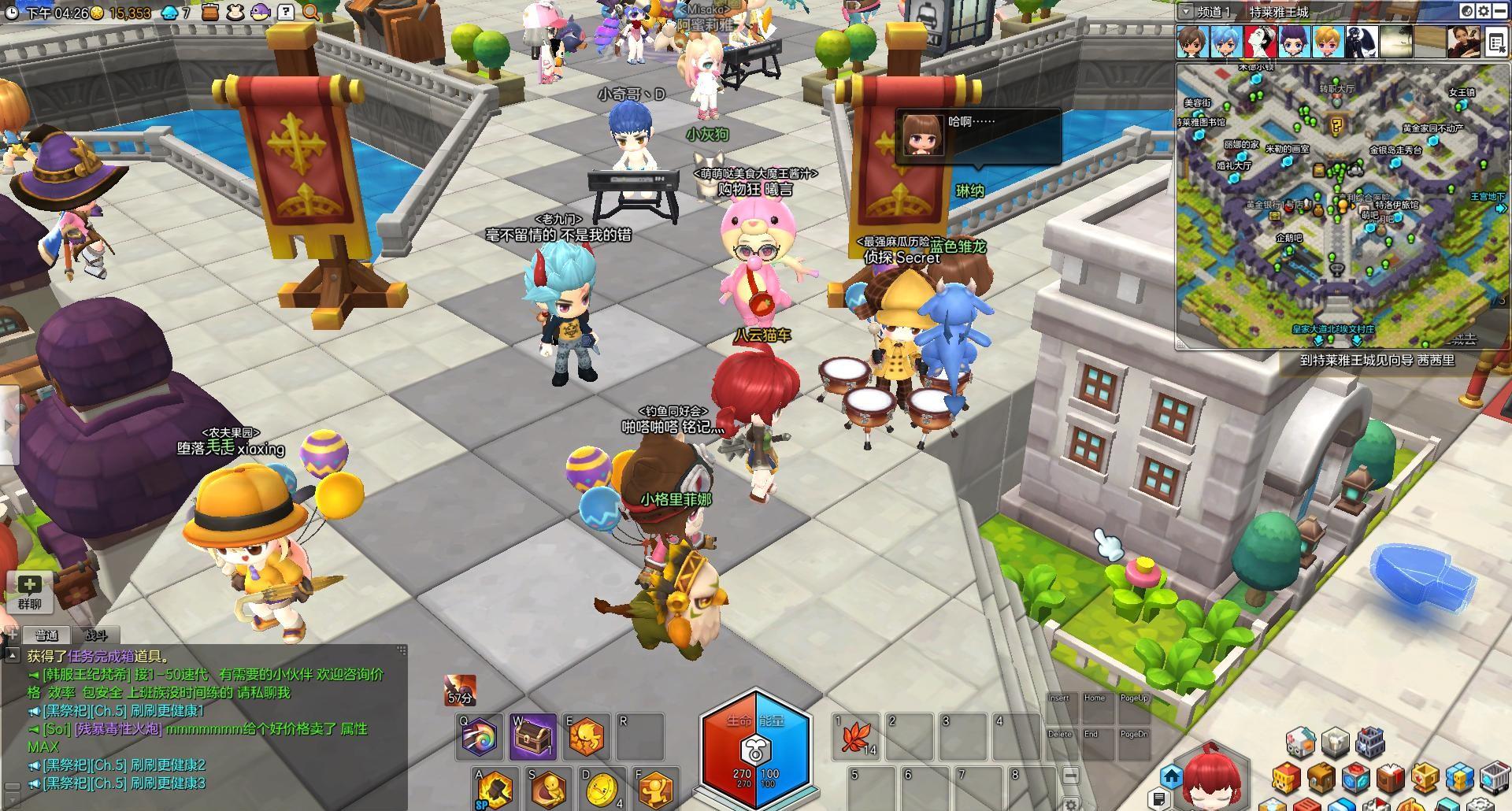This screenshot has height=811, width=1512.
Task: Open the channel dropdown arrow
Action: 1186,12
